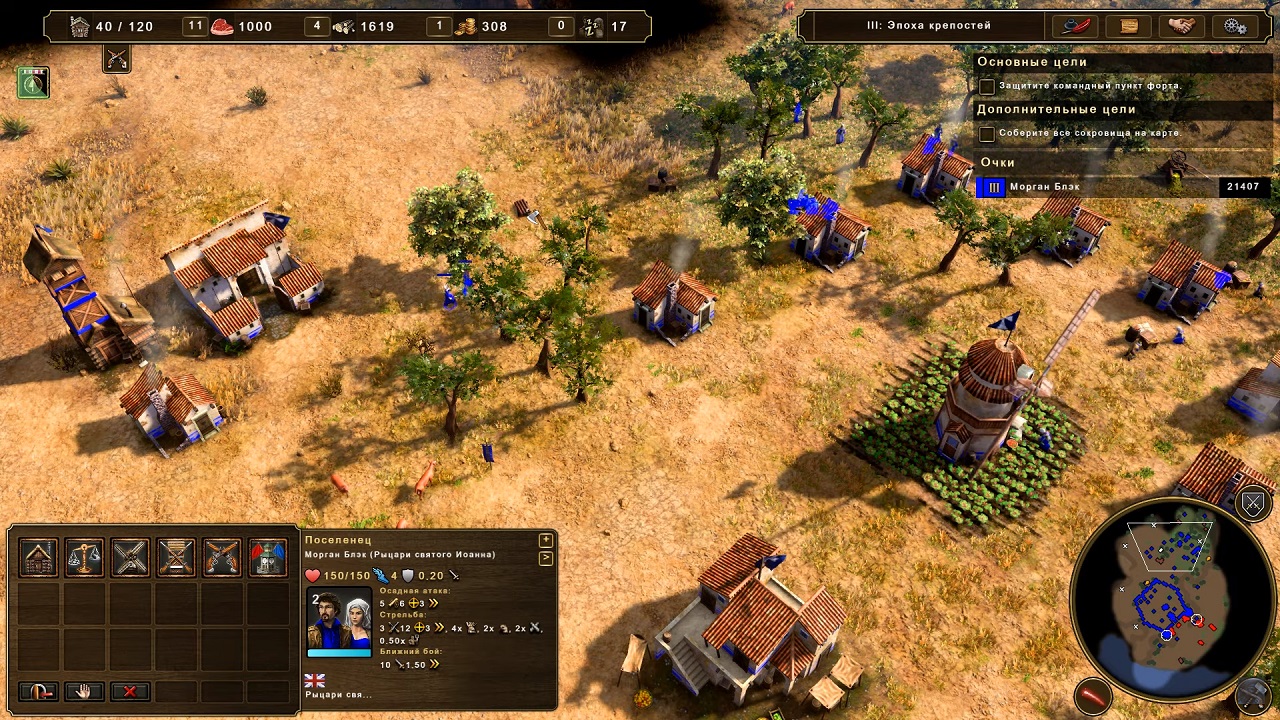Open the house building command

tap(39, 558)
